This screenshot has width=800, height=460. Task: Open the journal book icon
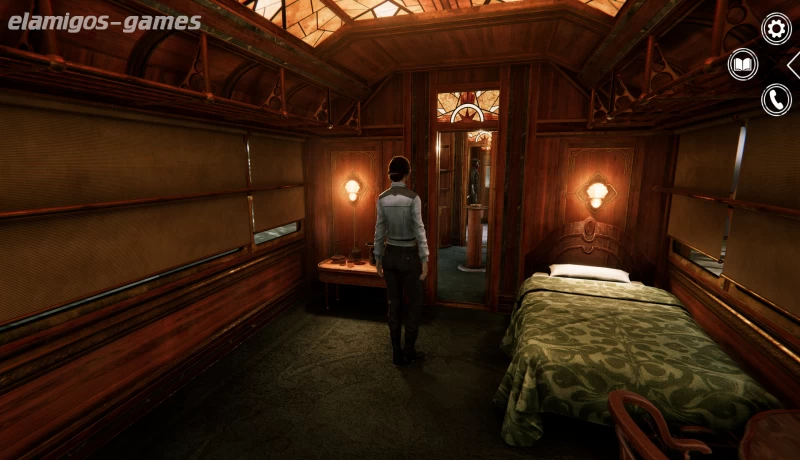coord(743,64)
